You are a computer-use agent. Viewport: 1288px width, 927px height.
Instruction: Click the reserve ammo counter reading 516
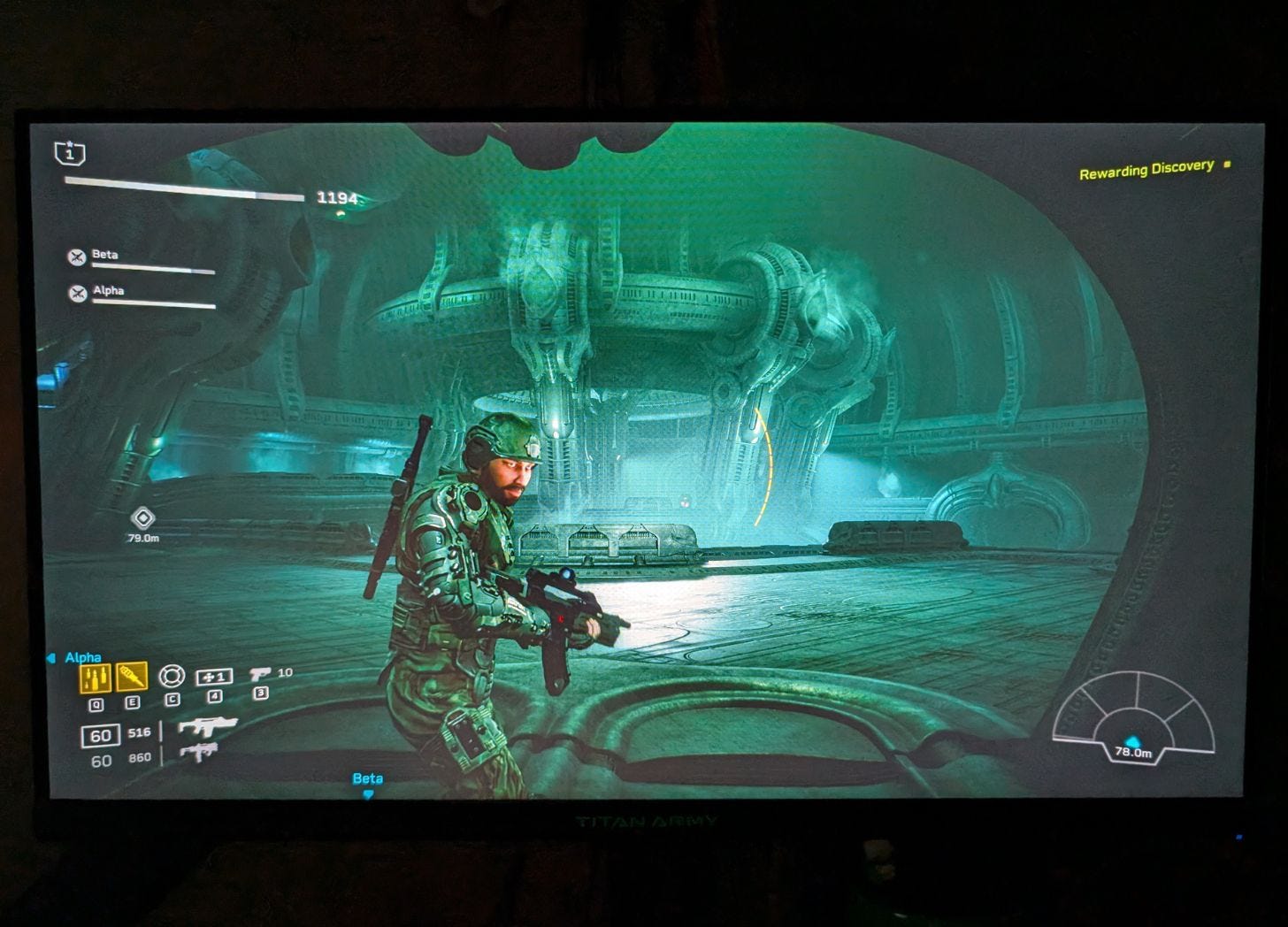[139, 733]
